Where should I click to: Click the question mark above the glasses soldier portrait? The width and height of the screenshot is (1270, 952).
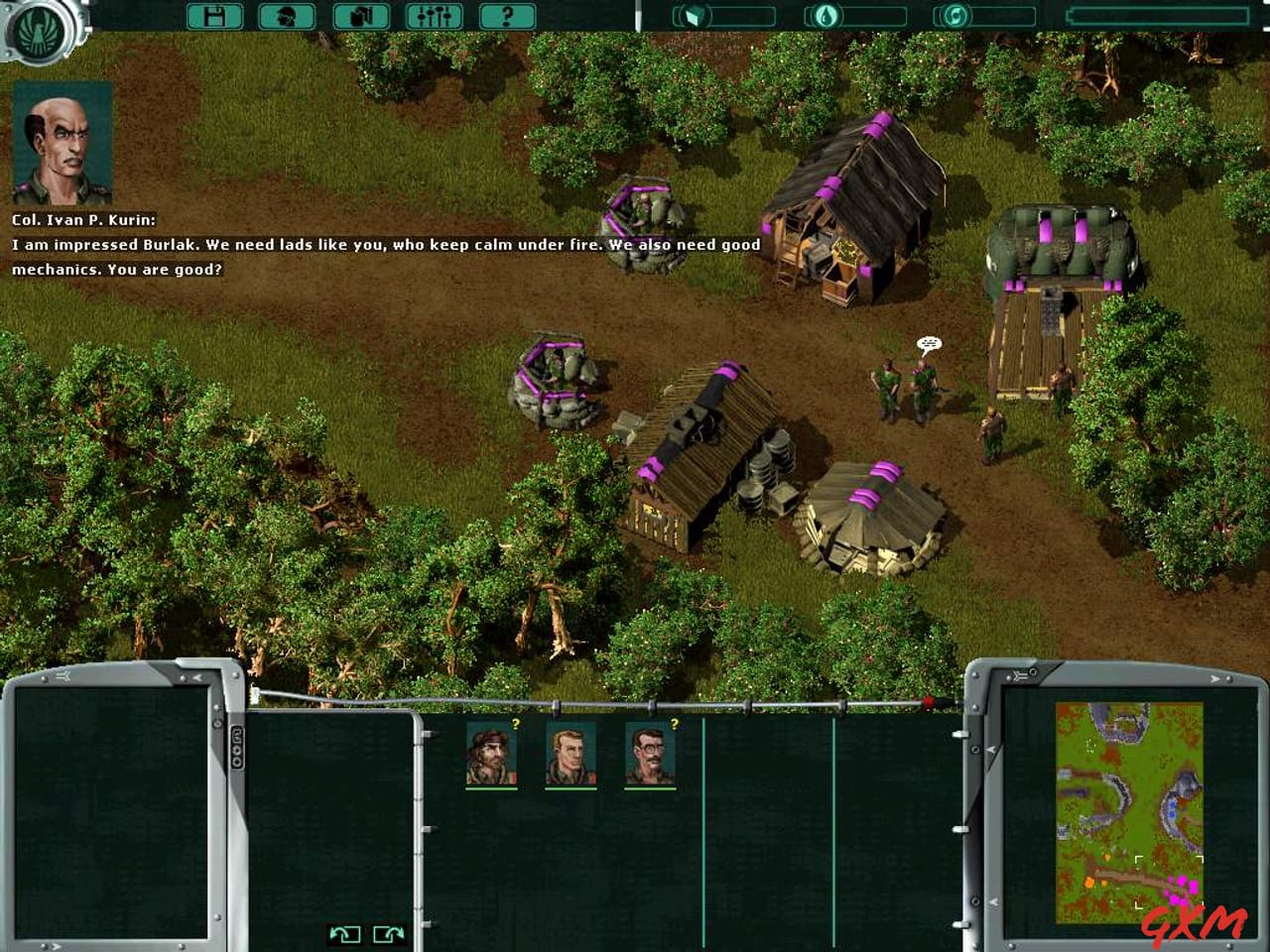[x=676, y=723]
